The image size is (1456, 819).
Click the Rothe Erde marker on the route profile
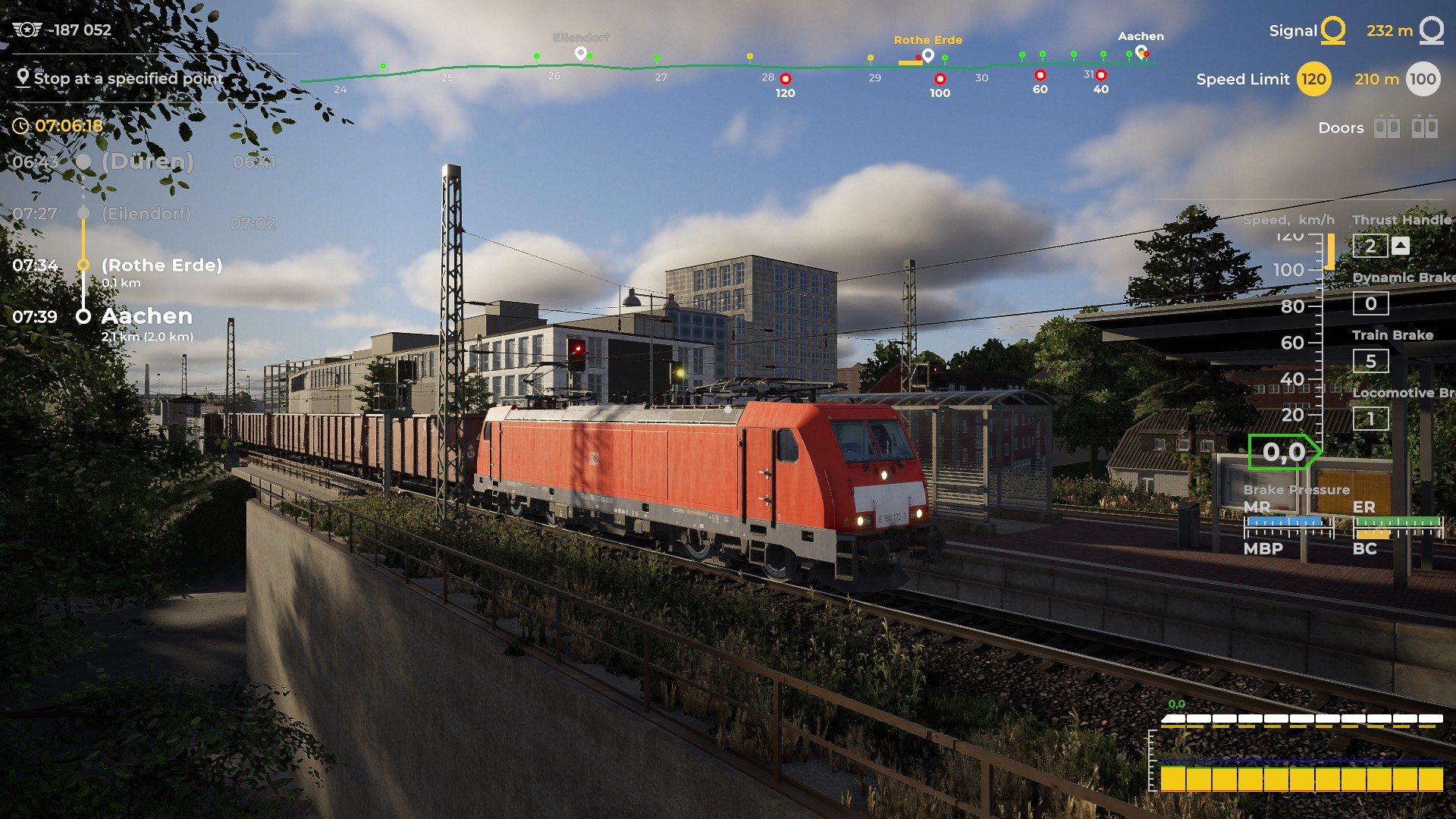coord(927,55)
